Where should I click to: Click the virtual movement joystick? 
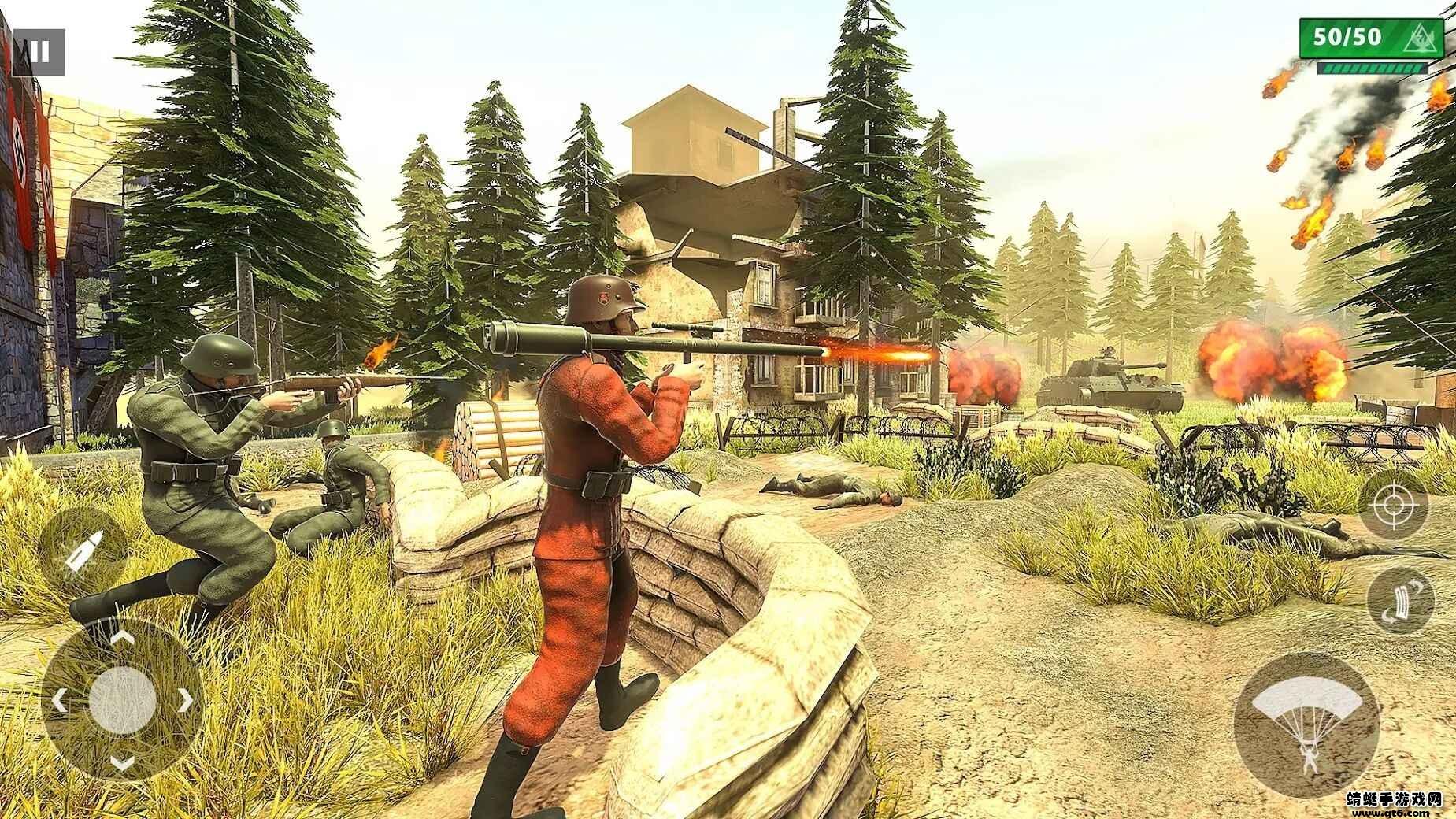click(x=121, y=696)
